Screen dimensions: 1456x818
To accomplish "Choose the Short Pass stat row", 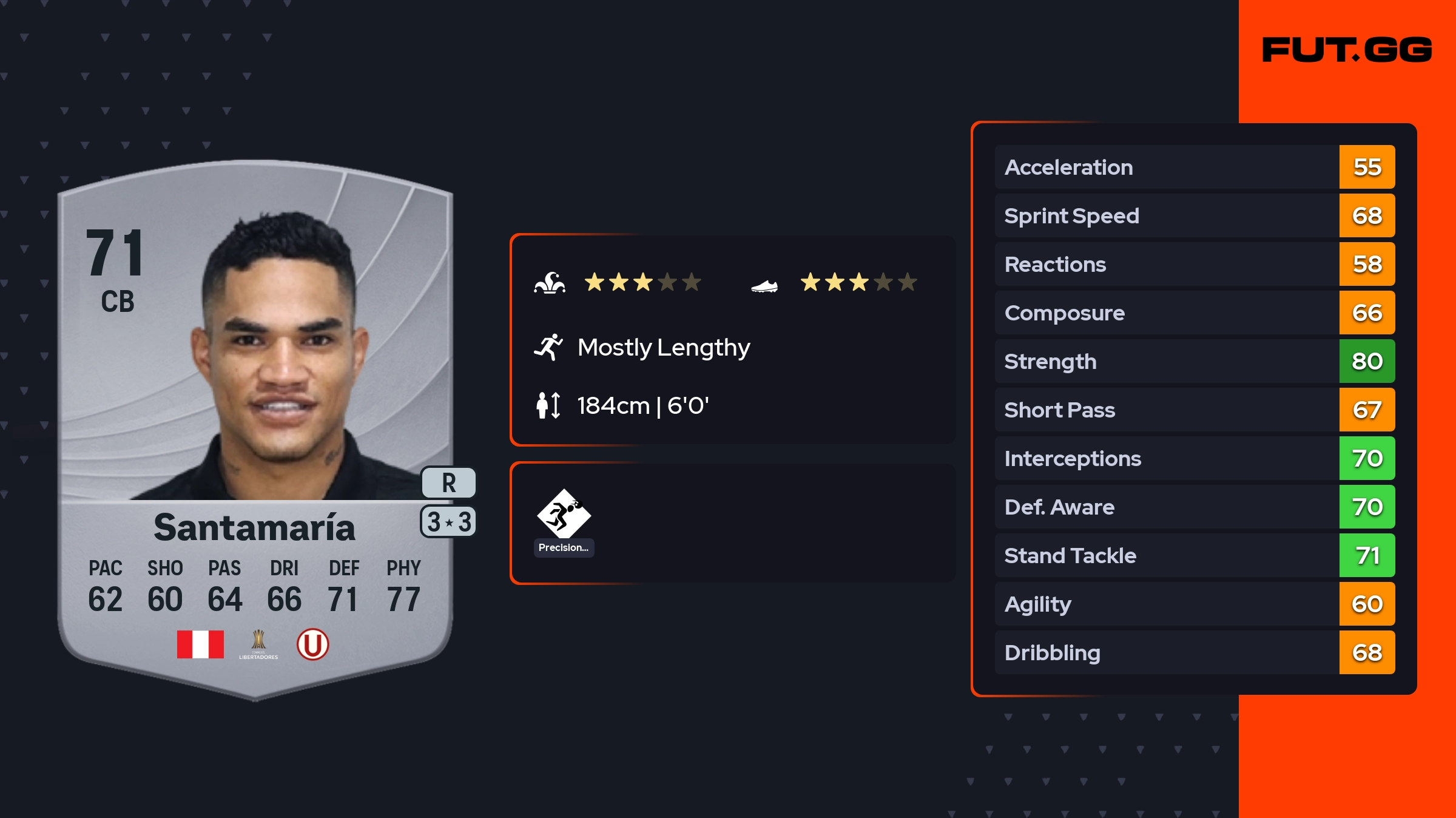I will point(1194,410).
